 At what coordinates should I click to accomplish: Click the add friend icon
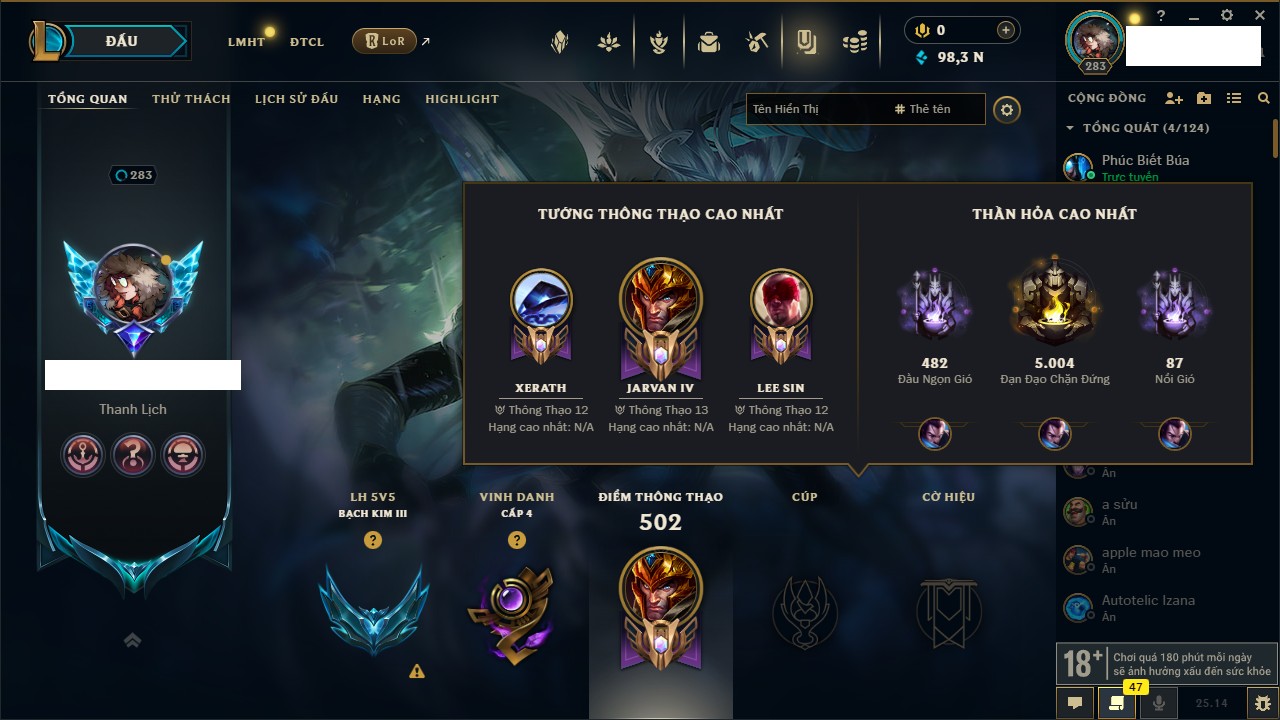(x=1174, y=98)
